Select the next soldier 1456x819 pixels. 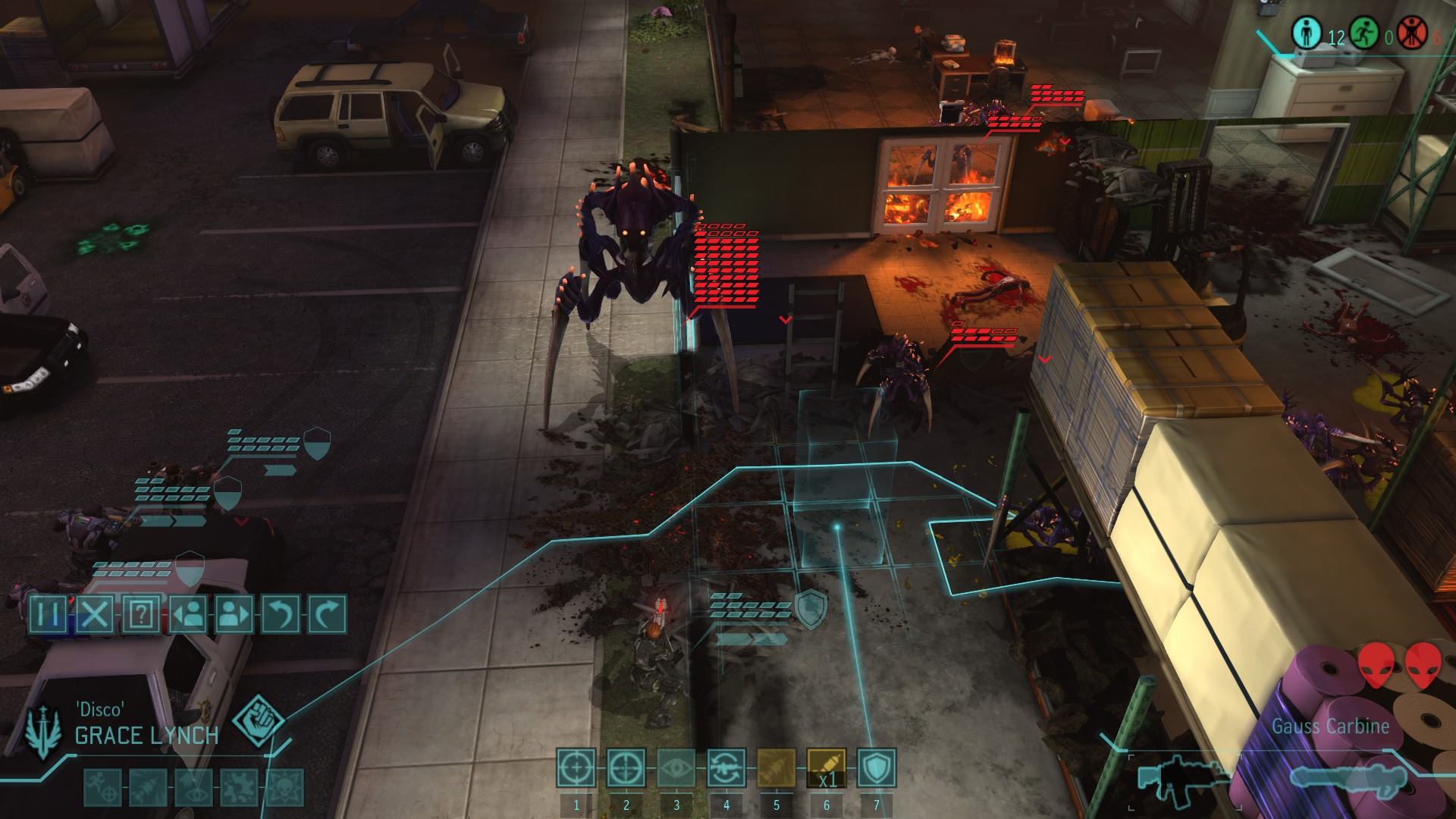click(234, 613)
